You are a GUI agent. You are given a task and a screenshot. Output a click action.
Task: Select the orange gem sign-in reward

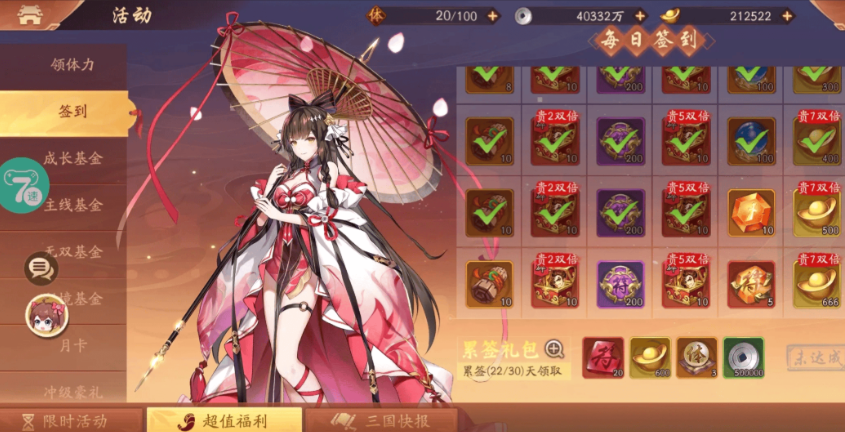coord(750,212)
